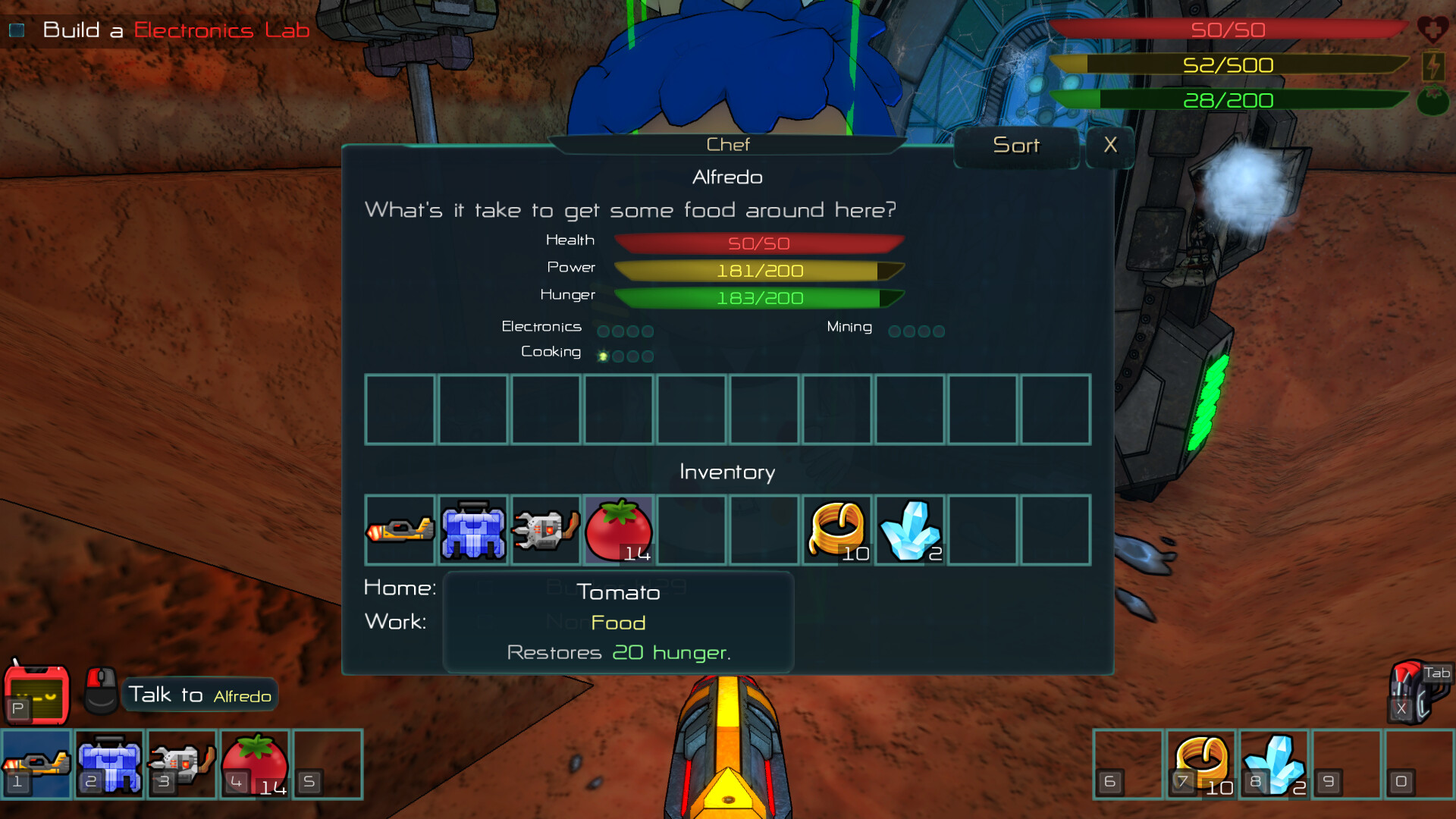
Task: Select the blue crystal item in the inventory
Action: (909, 529)
